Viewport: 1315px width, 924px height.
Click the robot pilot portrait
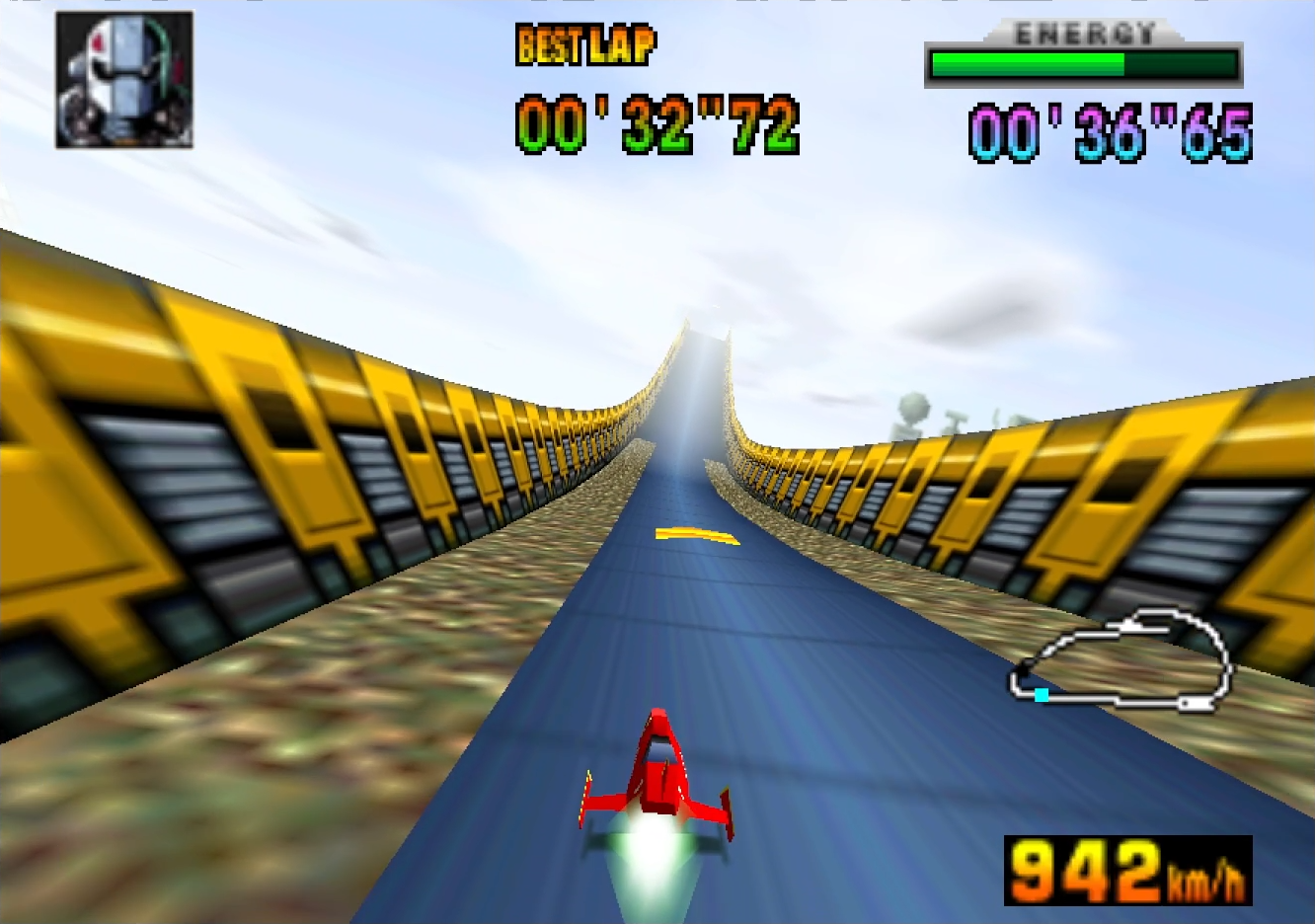[124, 81]
